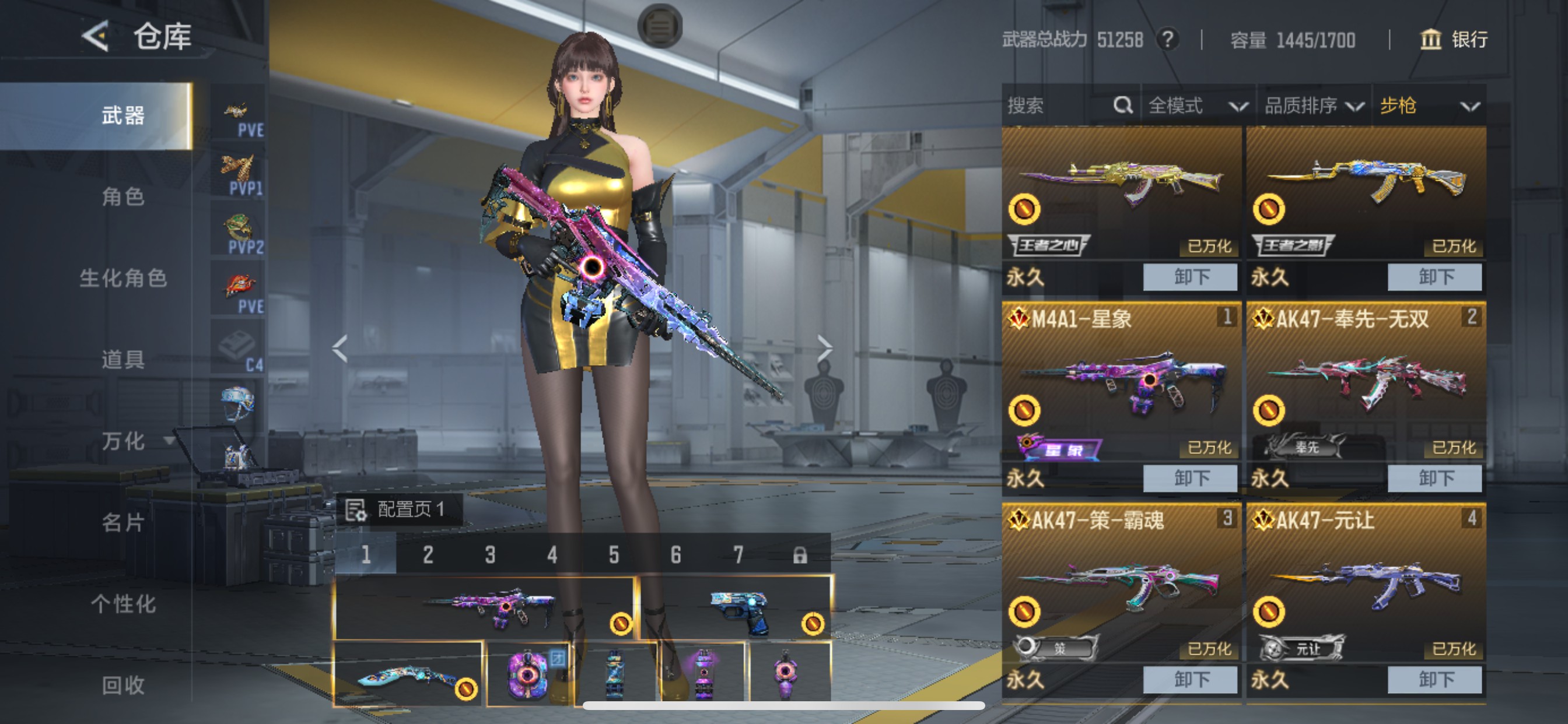Select the AK47-奉先-无双 weapon card
This screenshot has width=1568, height=724.
(1366, 389)
